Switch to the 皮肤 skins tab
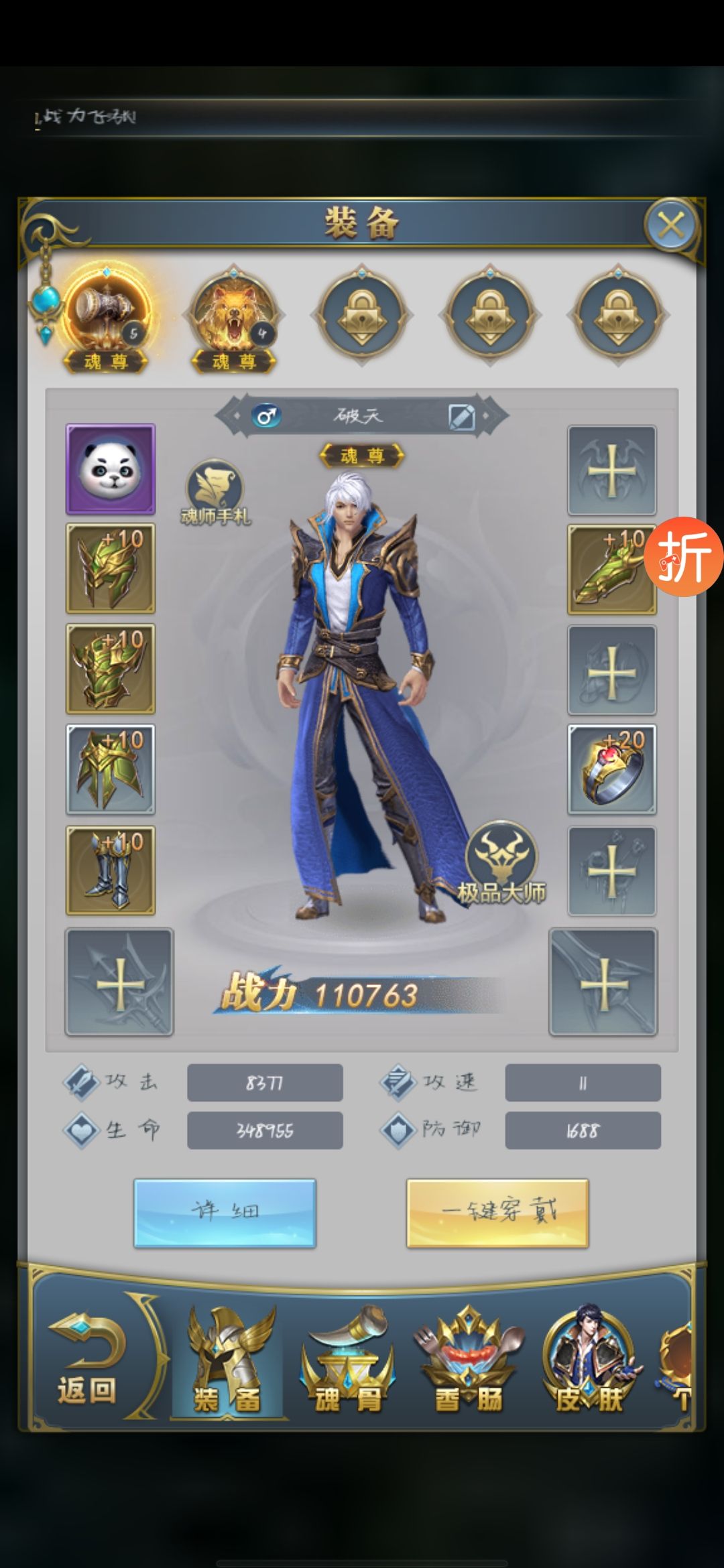 coord(589,1360)
